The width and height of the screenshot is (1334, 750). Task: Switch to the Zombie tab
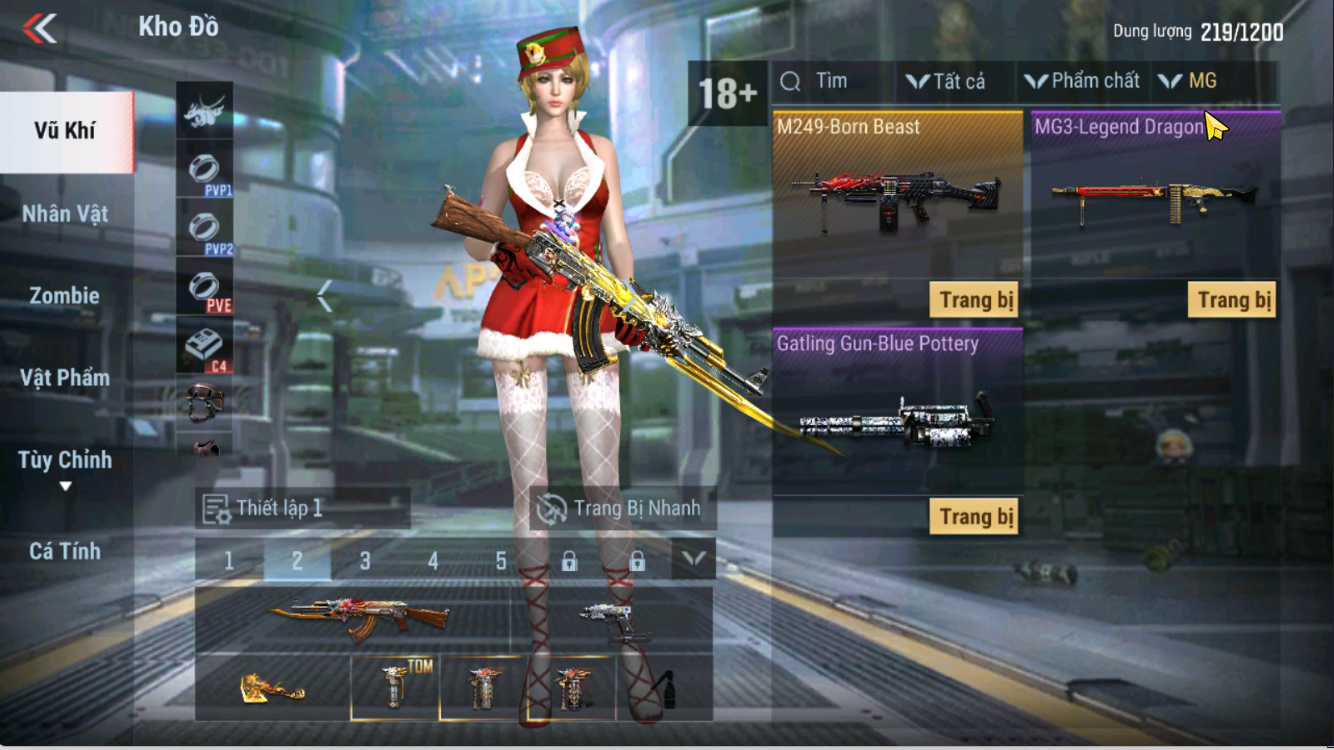(65, 296)
